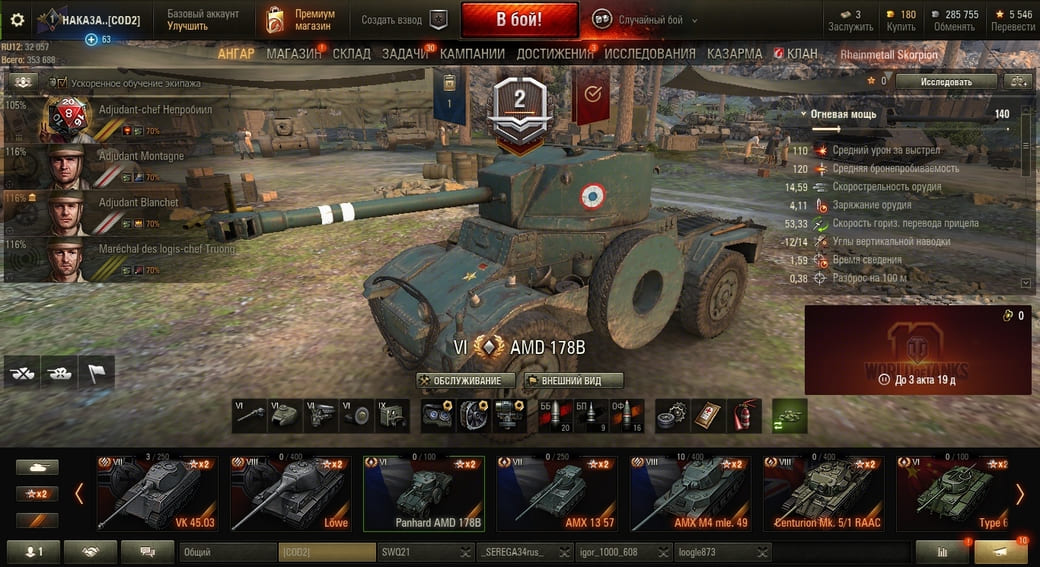This screenshot has width=1040, height=567.
Task: Go to the Задачи tab
Action: (x=404, y=53)
